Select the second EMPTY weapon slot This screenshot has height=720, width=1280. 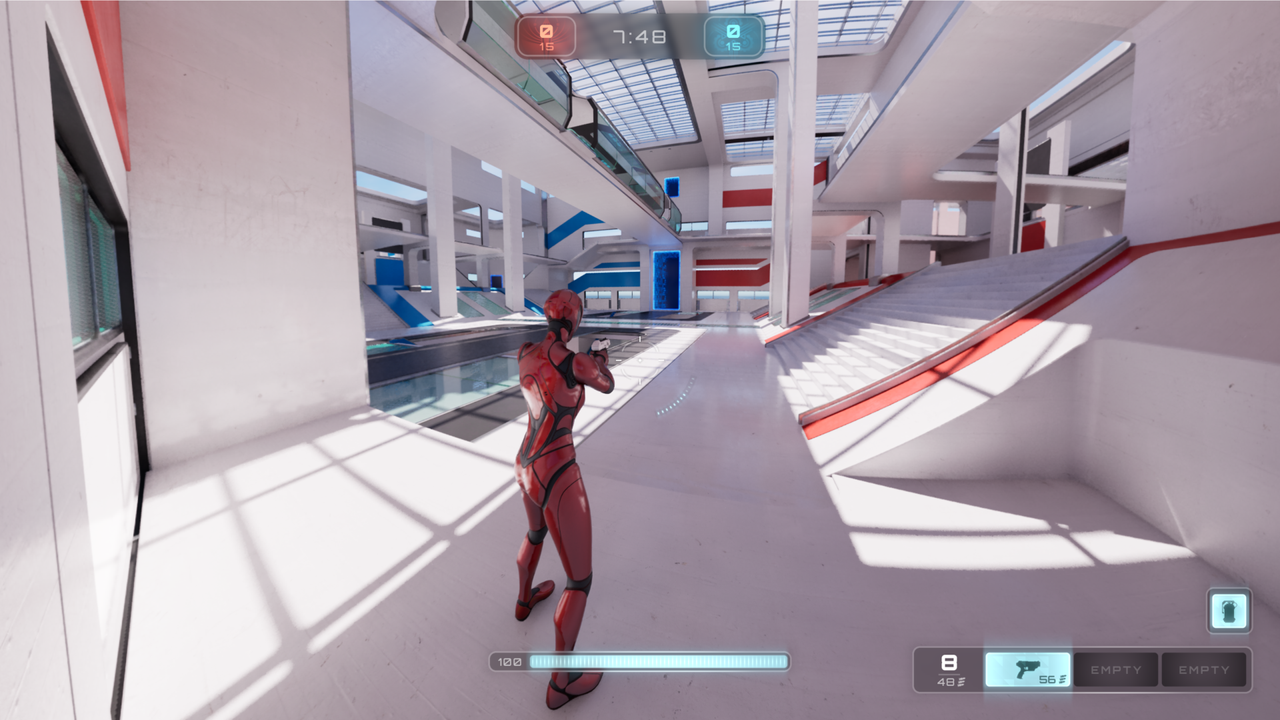coord(1203,669)
